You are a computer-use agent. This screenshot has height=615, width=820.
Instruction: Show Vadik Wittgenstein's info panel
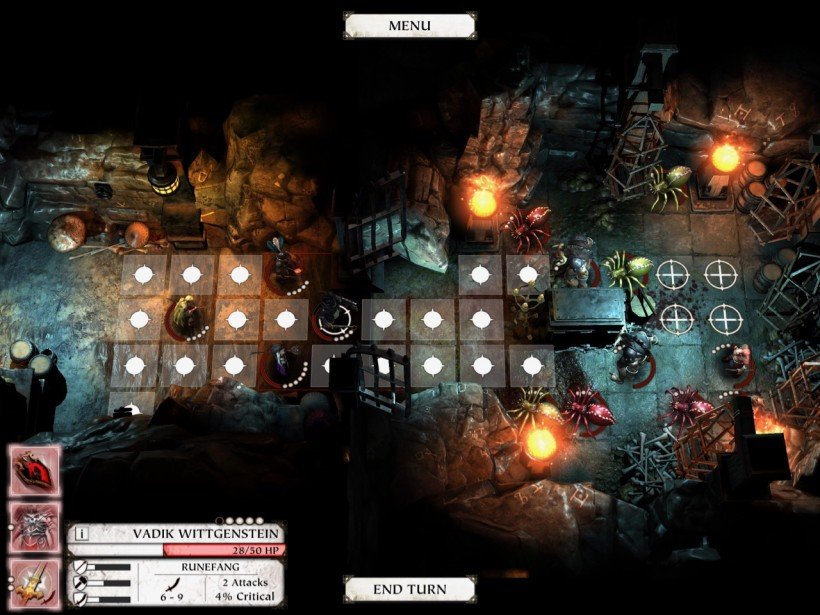pyautogui.click(x=82, y=534)
